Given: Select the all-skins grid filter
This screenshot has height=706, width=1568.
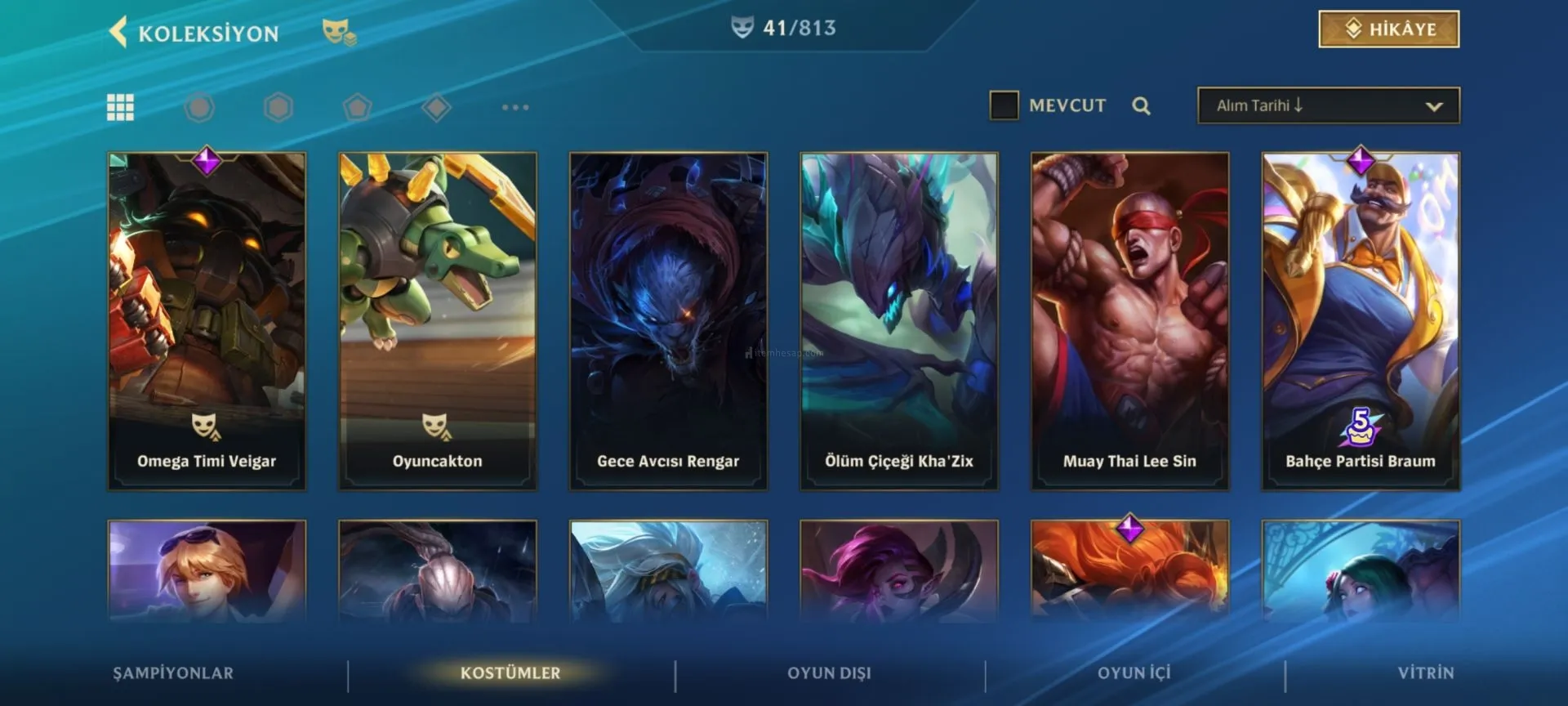Looking at the screenshot, I should [x=120, y=107].
